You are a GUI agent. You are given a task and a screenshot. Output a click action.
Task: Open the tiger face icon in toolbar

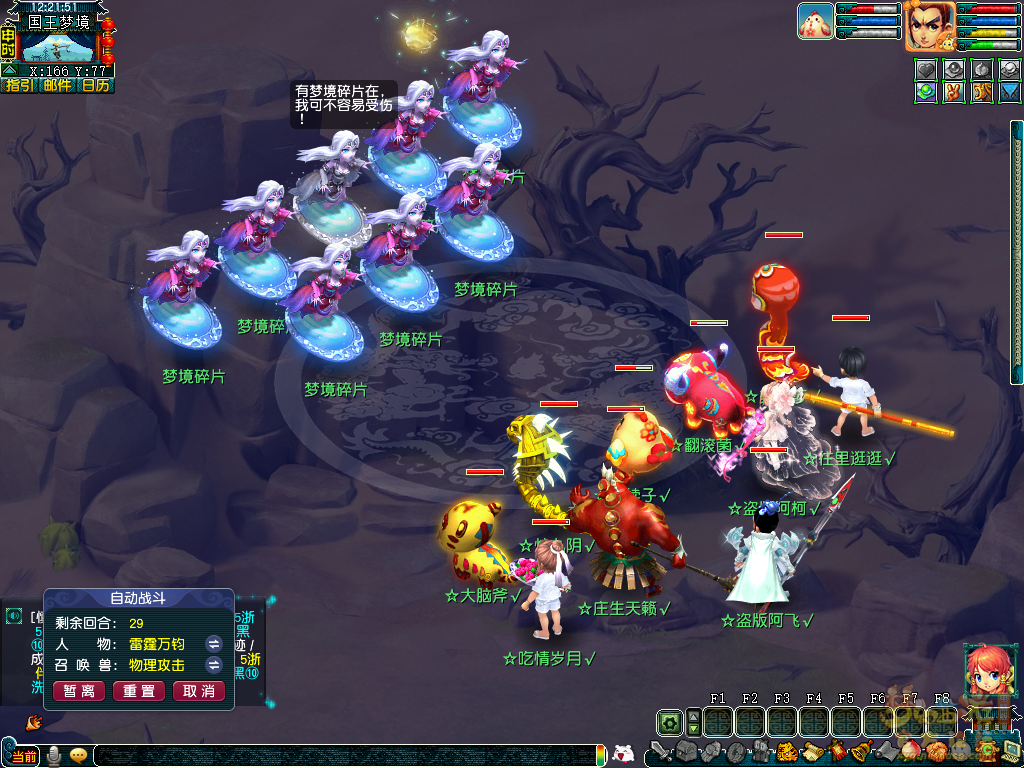[786, 752]
